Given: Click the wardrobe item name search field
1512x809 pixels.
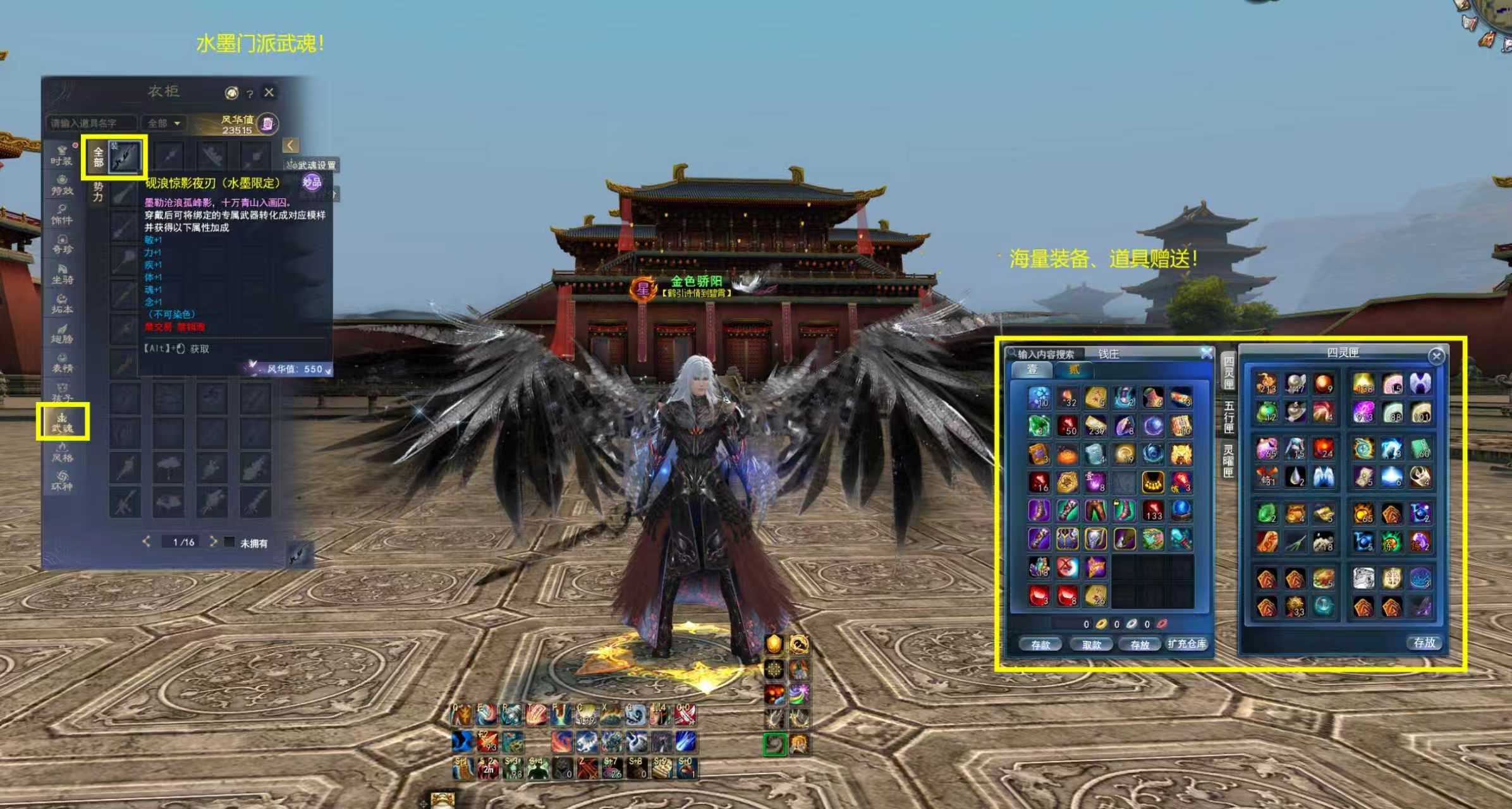Looking at the screenshot, I should tap(92, 123).
